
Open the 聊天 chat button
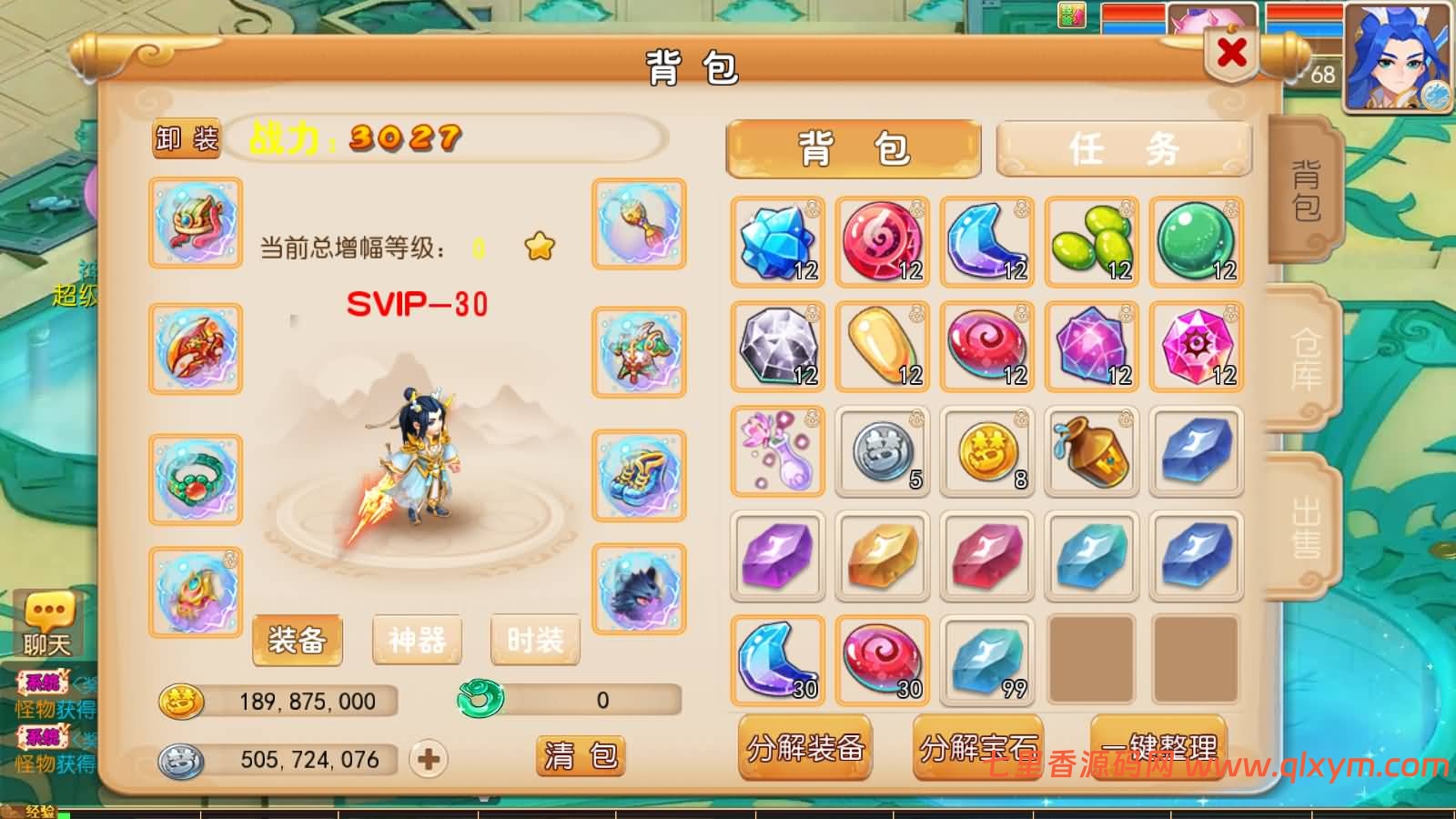coord(47,625)
